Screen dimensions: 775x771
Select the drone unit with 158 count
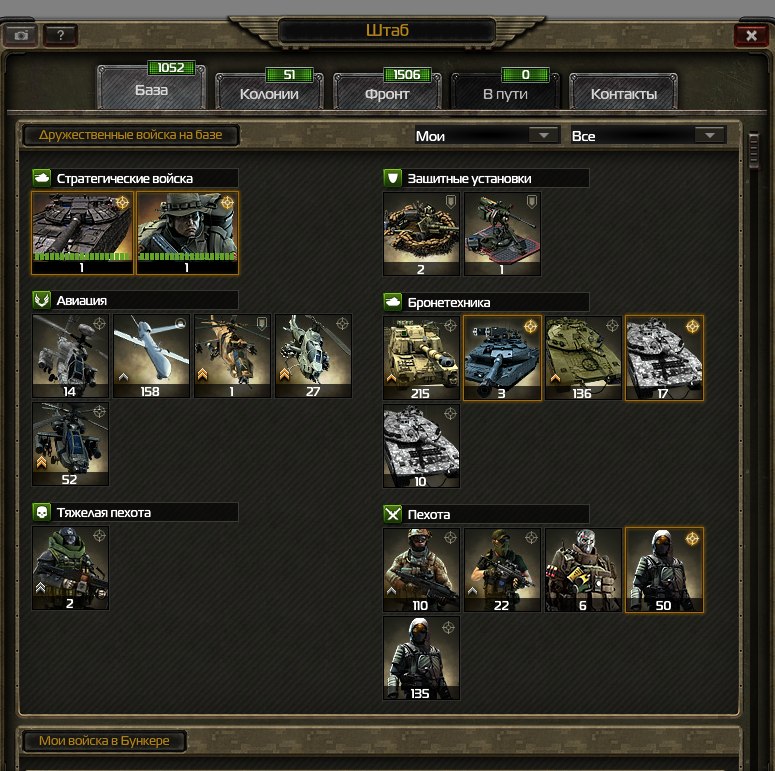tap(151, 356)
